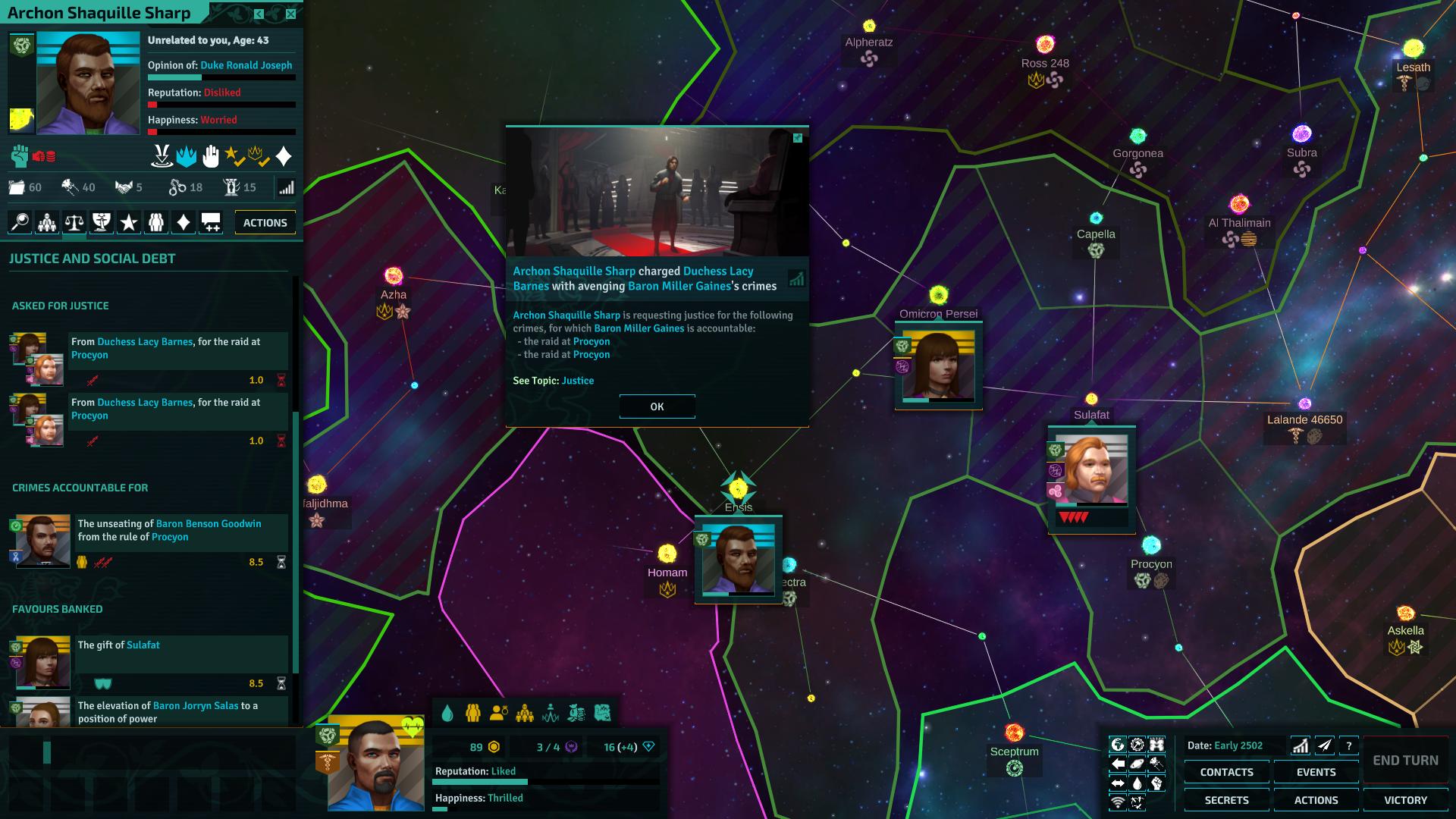Select the star traits tab

click(x=128, y=222)
